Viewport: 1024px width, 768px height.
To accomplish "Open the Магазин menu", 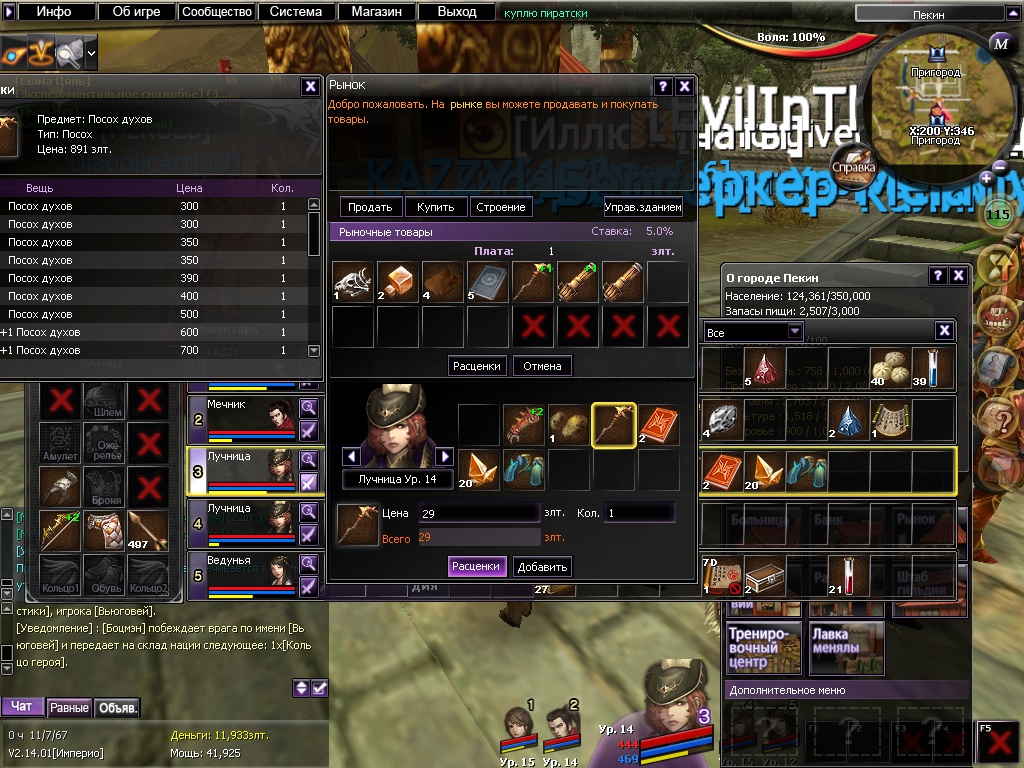I will [x=376, y=12].
